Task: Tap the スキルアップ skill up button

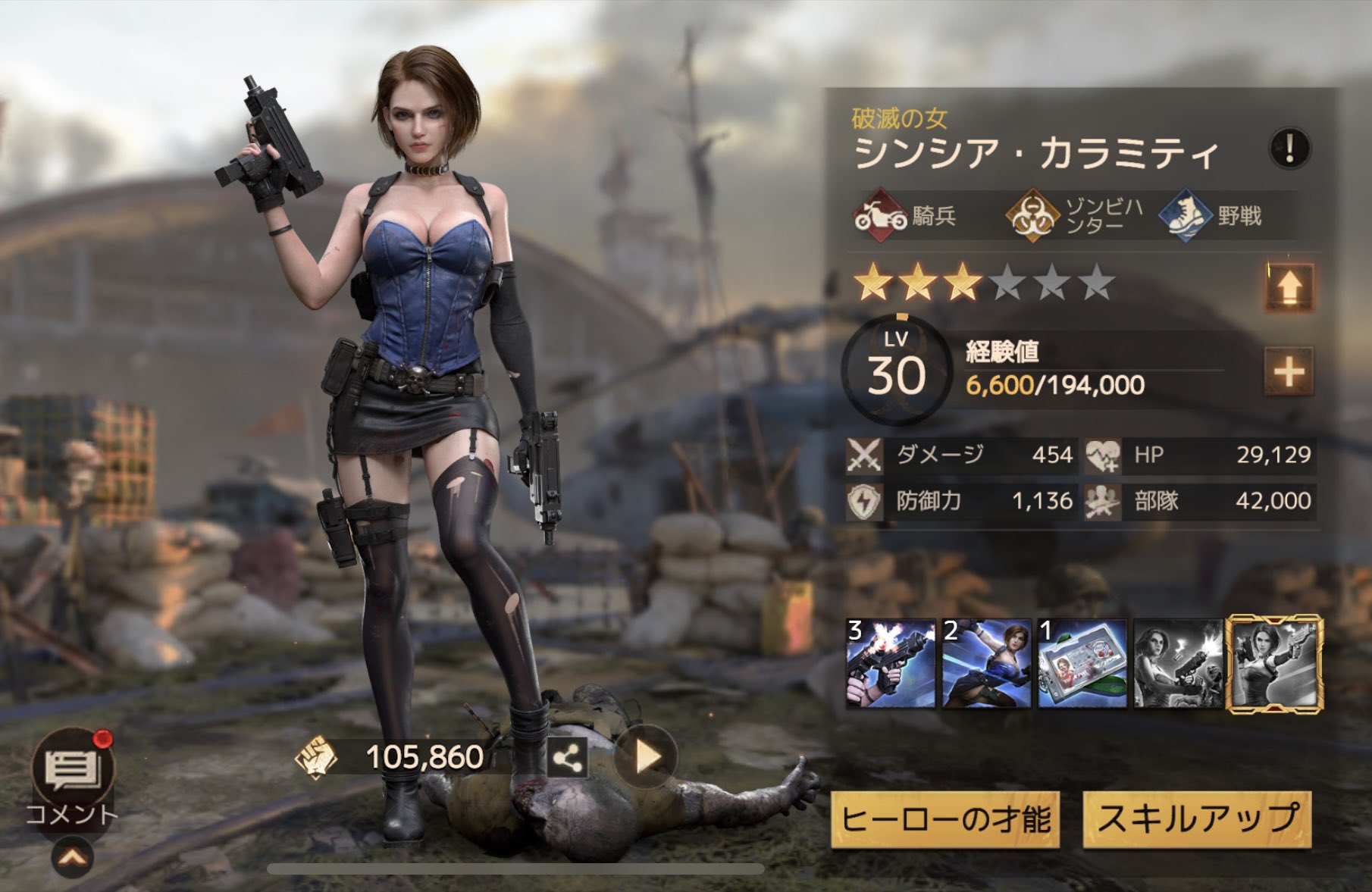Action: pyautogui.click(x=1197, y=819)
